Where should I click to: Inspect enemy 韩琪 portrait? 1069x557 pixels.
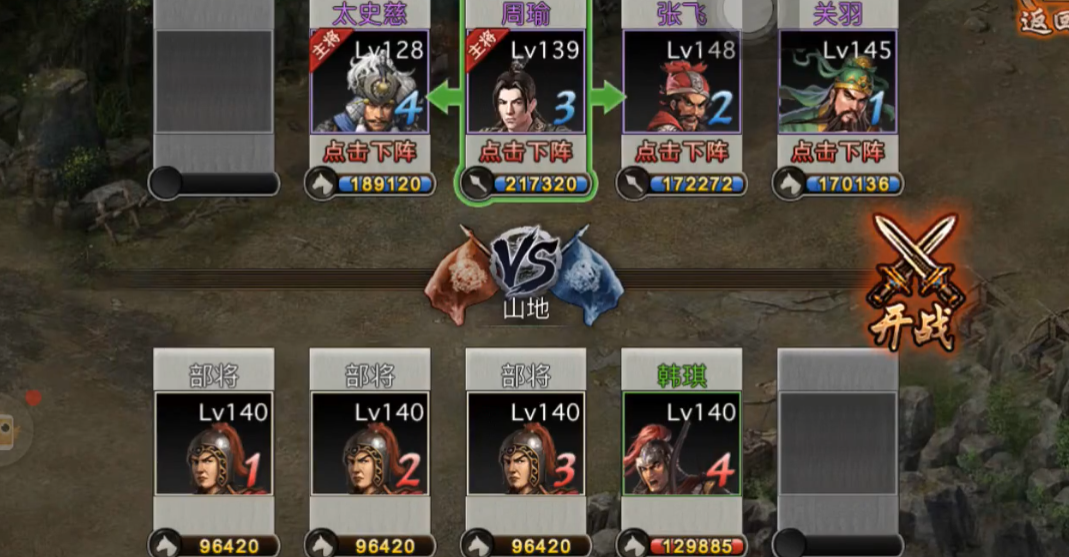(x=682, y=443)
